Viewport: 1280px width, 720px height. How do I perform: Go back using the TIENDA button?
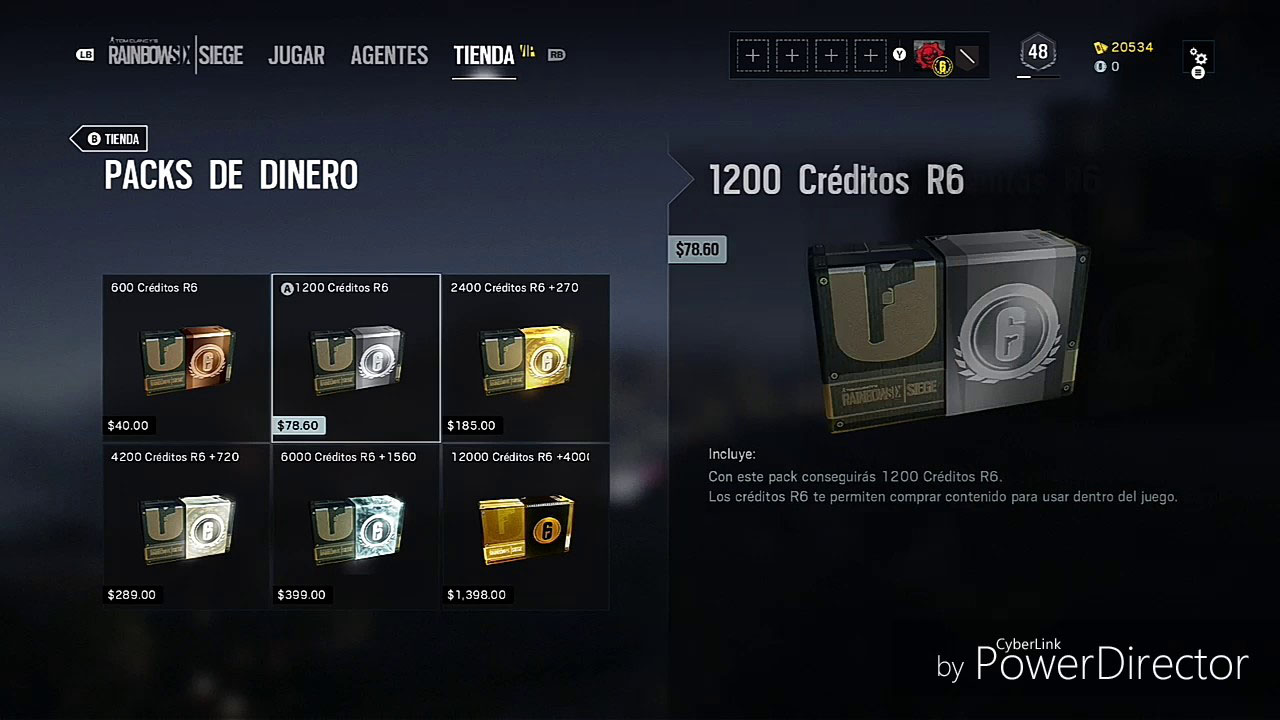point(109,139)
